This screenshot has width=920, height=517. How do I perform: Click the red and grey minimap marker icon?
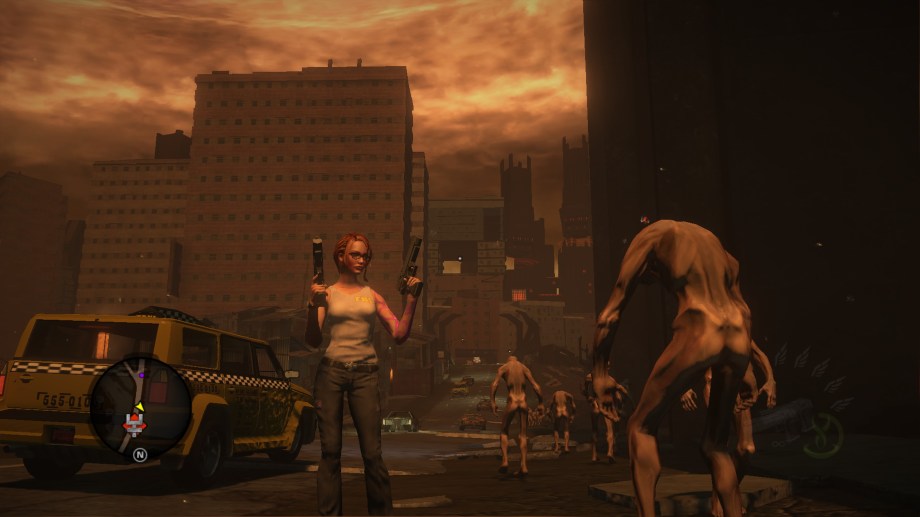click(134, 424)
